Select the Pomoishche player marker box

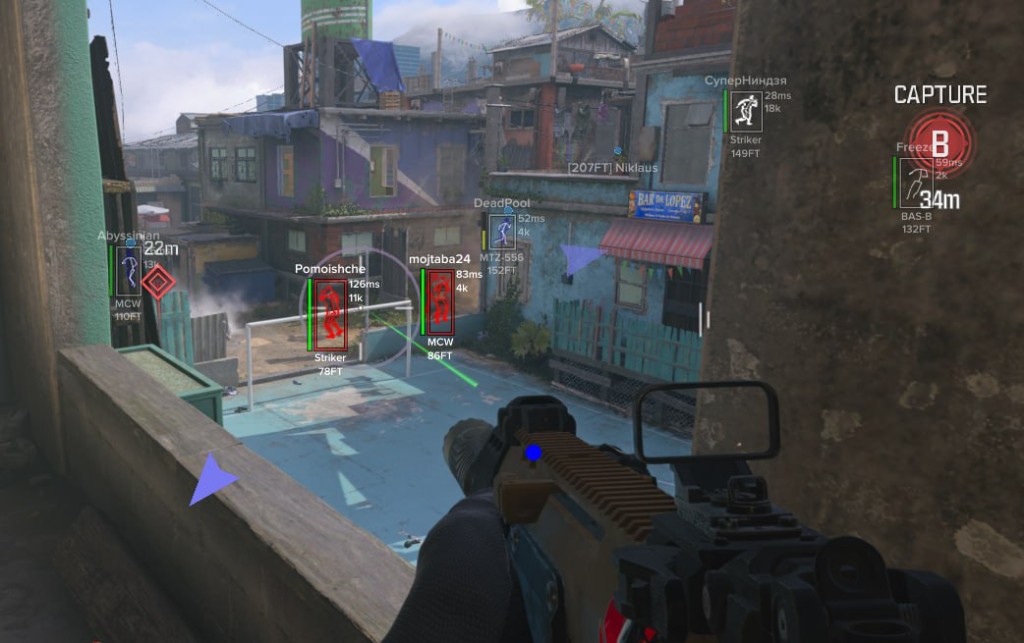tap(332, 314)
